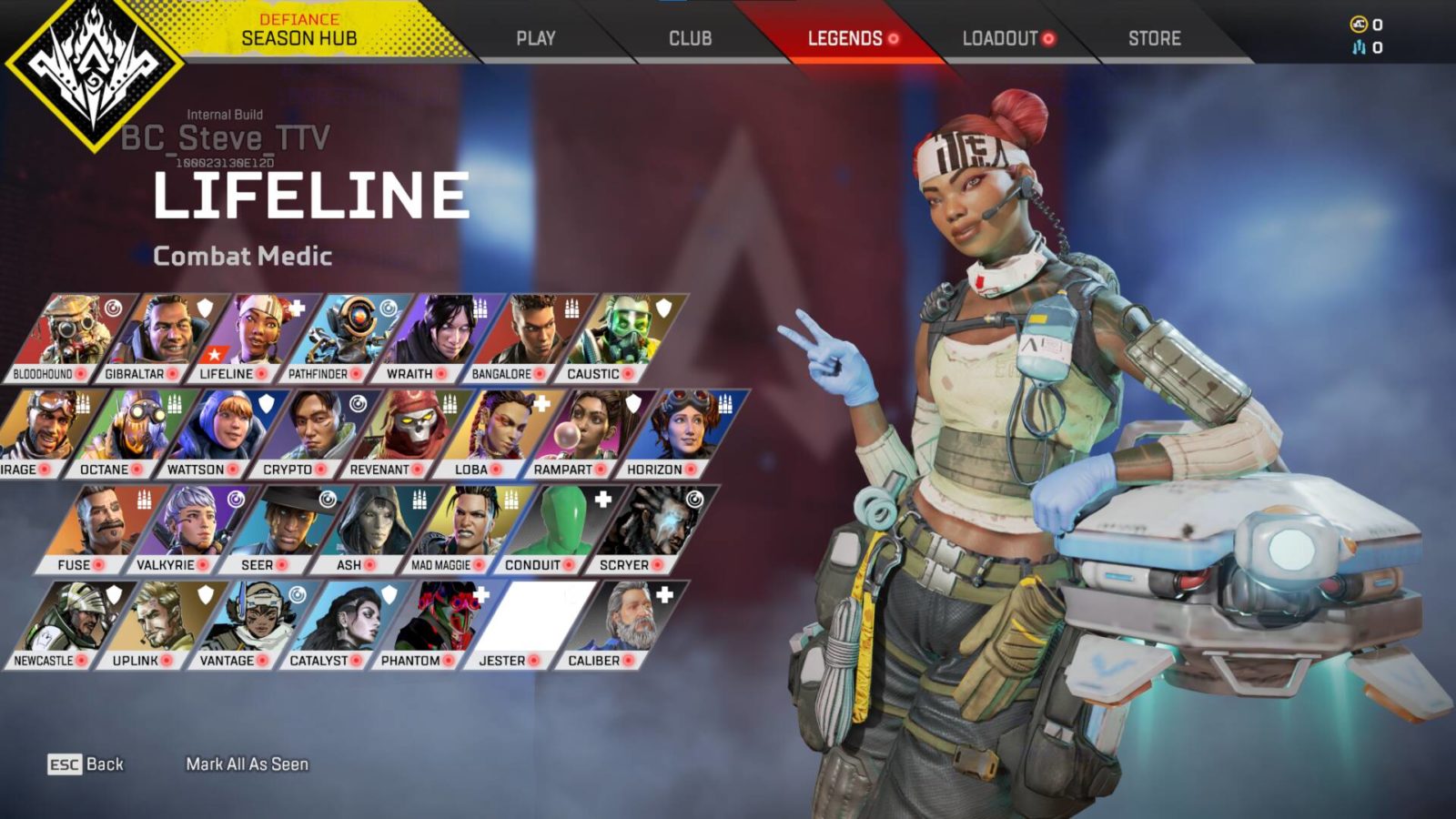Open the CLUB tab

(689, 38)
